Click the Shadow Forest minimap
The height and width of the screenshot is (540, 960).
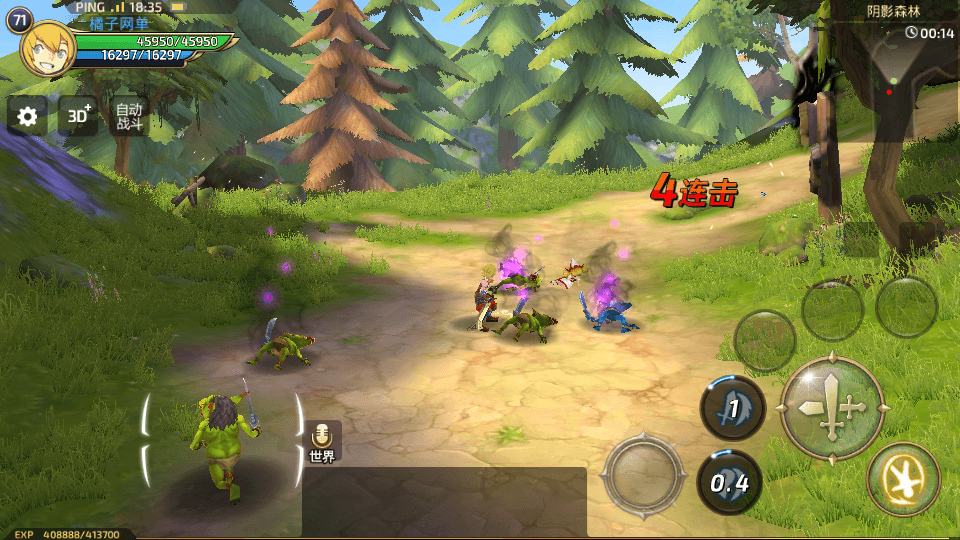click(x=905, y=75)
